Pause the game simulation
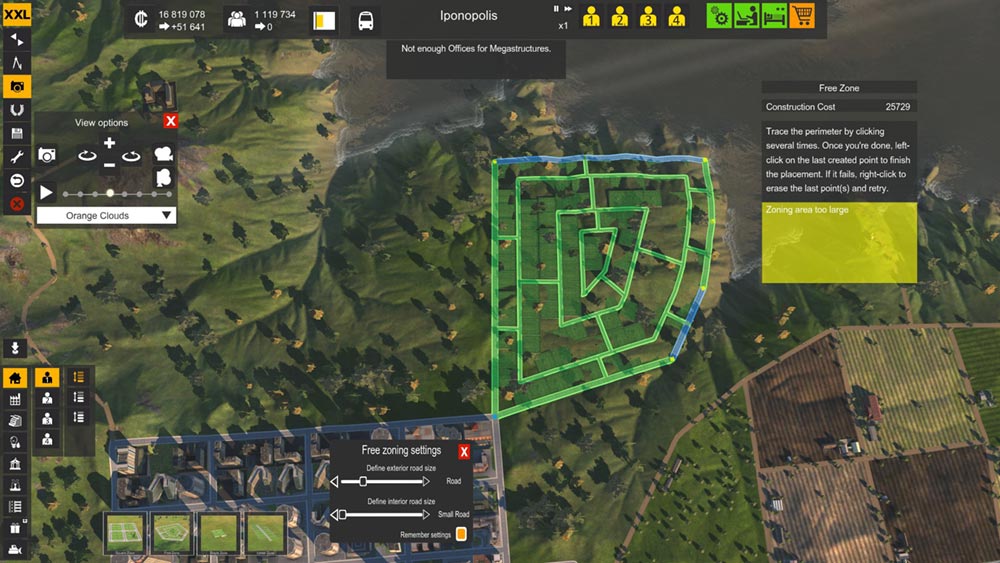Image resolution: width=1000 pixels, height=563 pixels. tap(557, 9)
